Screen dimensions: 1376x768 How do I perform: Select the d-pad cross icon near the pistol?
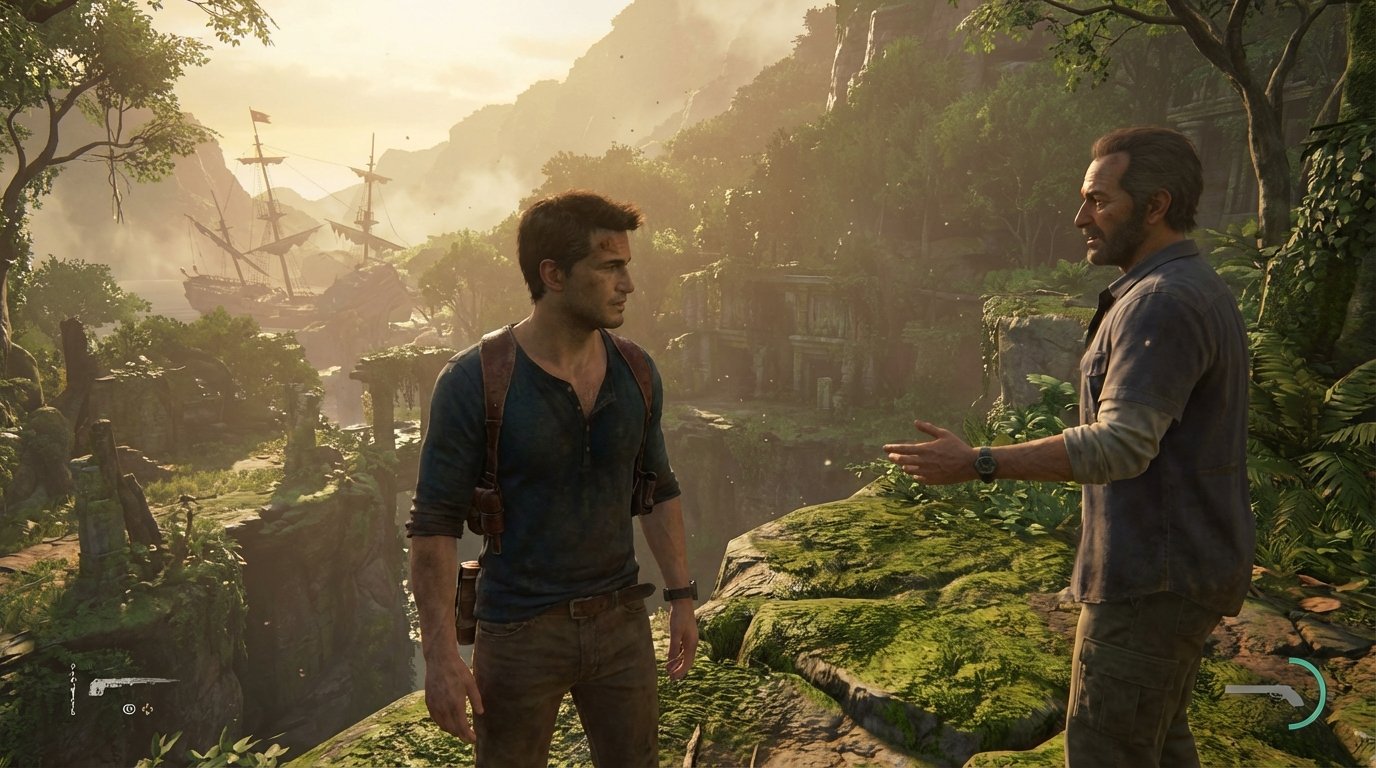tap(147, 708)
